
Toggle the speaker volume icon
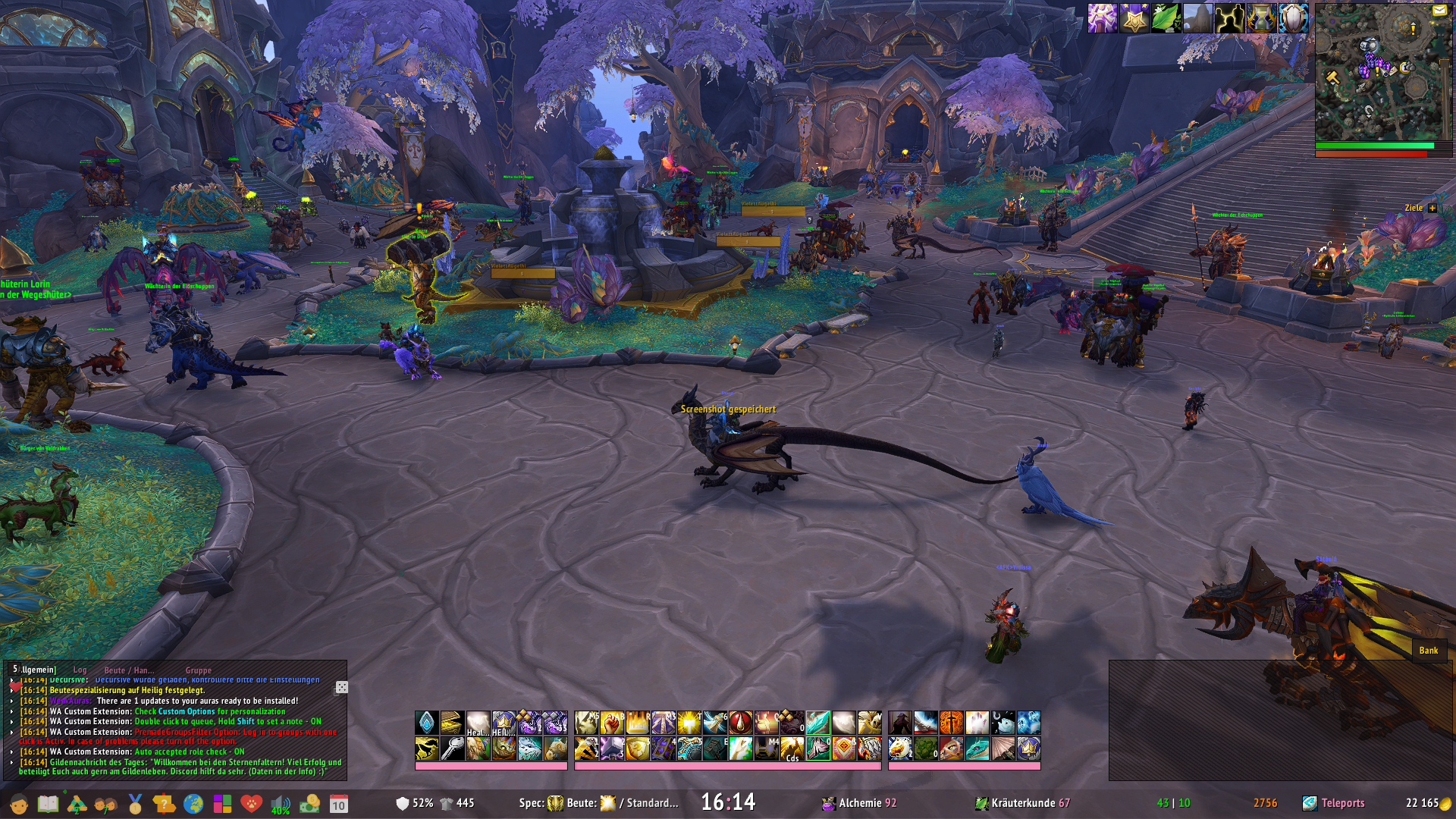coord(280,804)
